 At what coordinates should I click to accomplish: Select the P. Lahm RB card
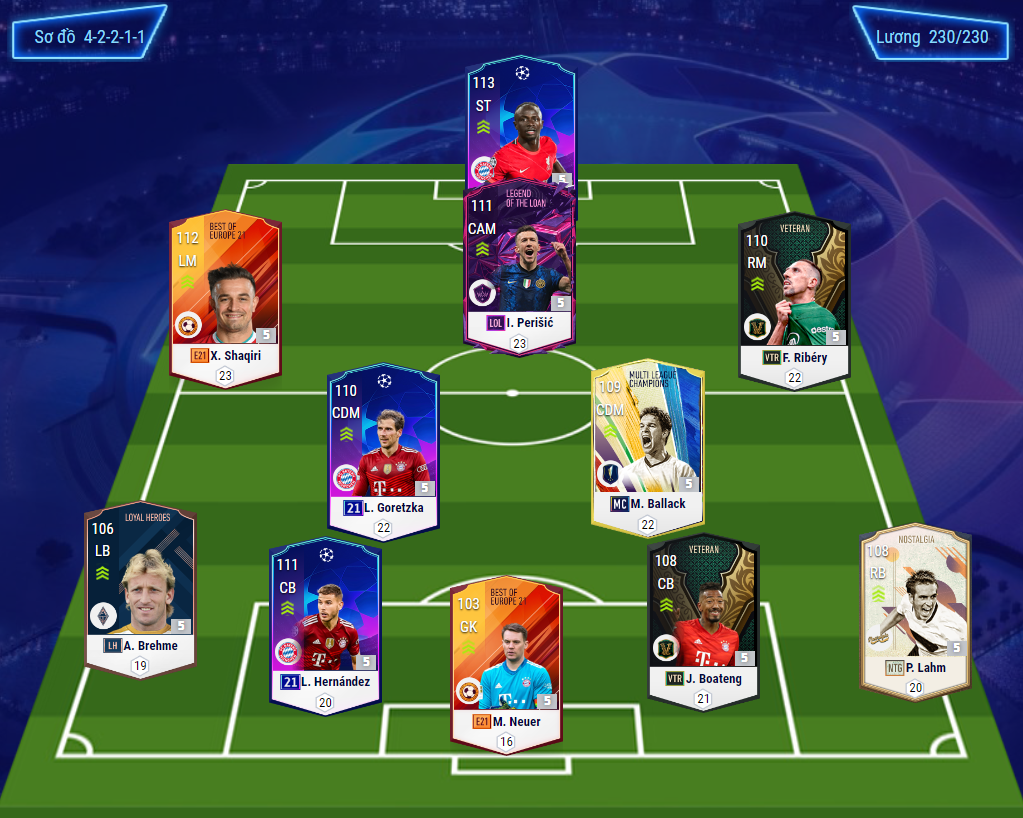[915, 606]
